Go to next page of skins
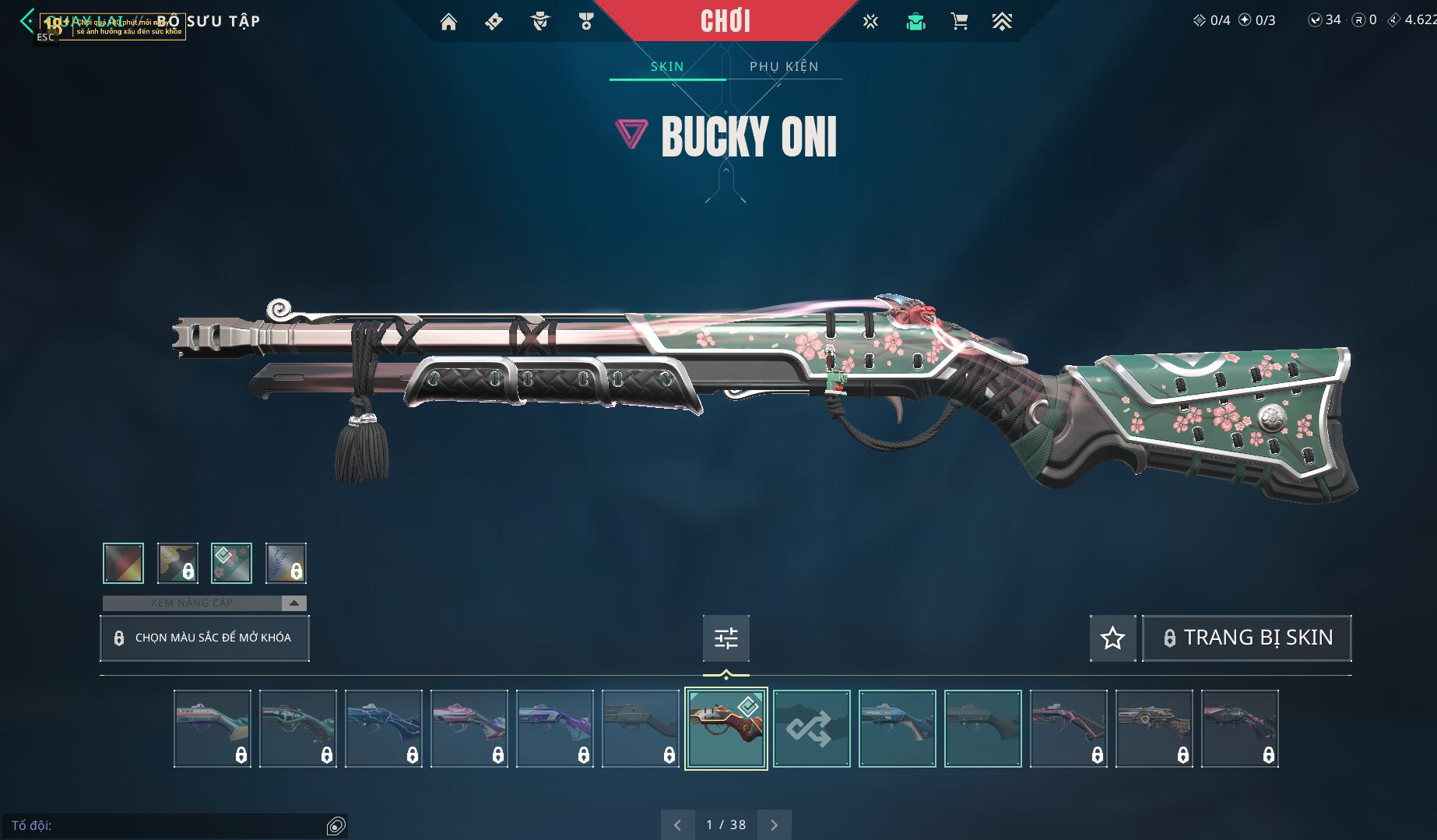 coord(774,824)
